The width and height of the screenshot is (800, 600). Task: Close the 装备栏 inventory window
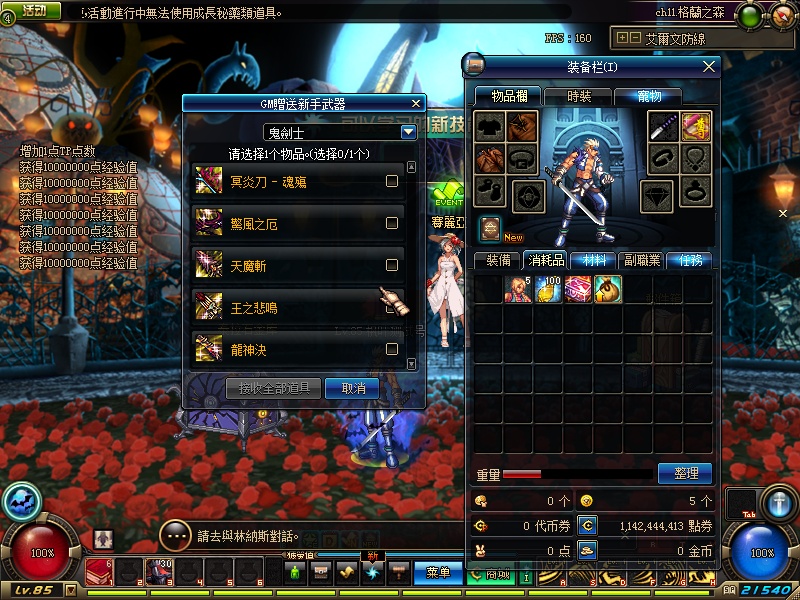709,66
